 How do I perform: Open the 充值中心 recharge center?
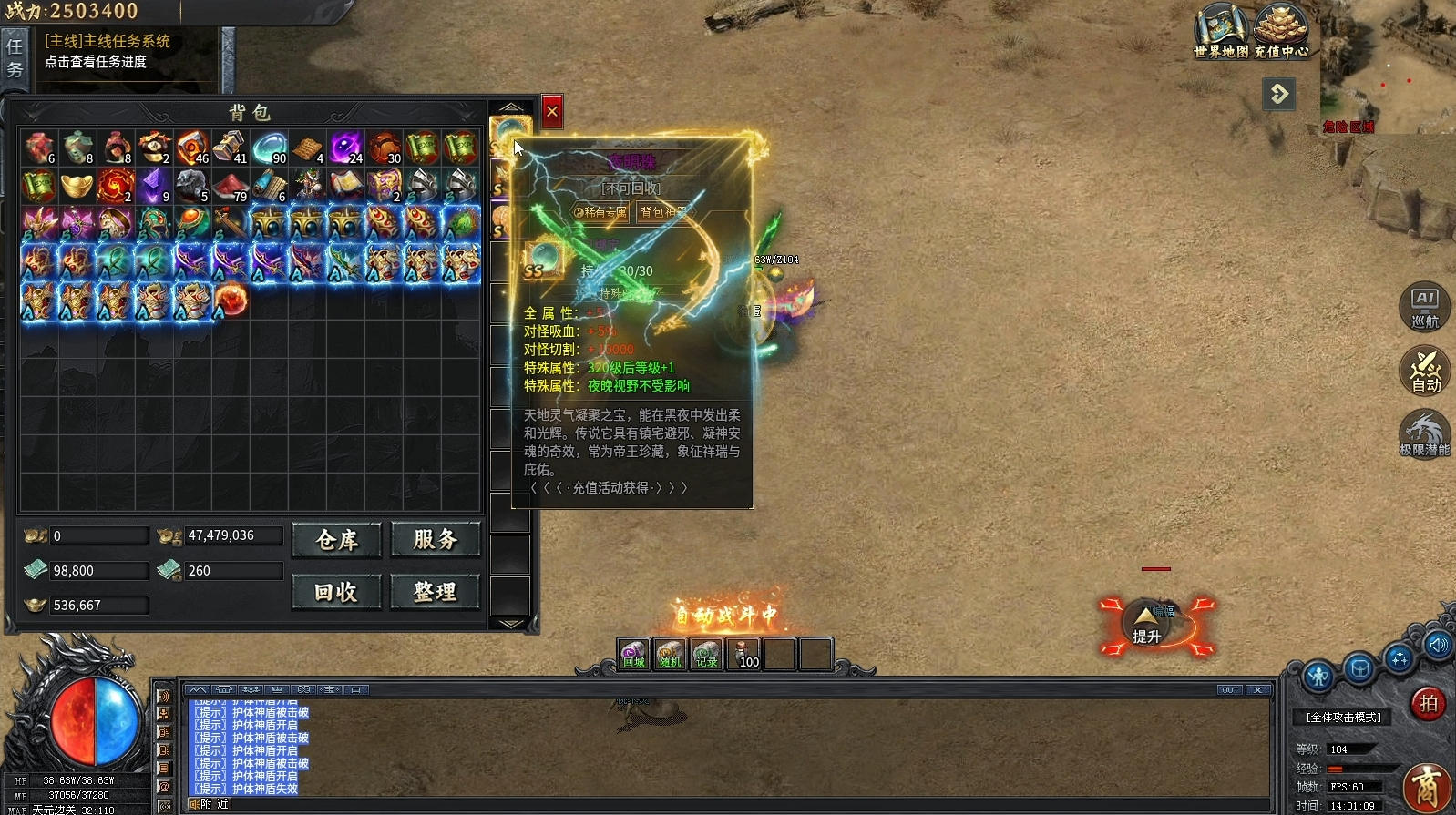point(1281,31)
